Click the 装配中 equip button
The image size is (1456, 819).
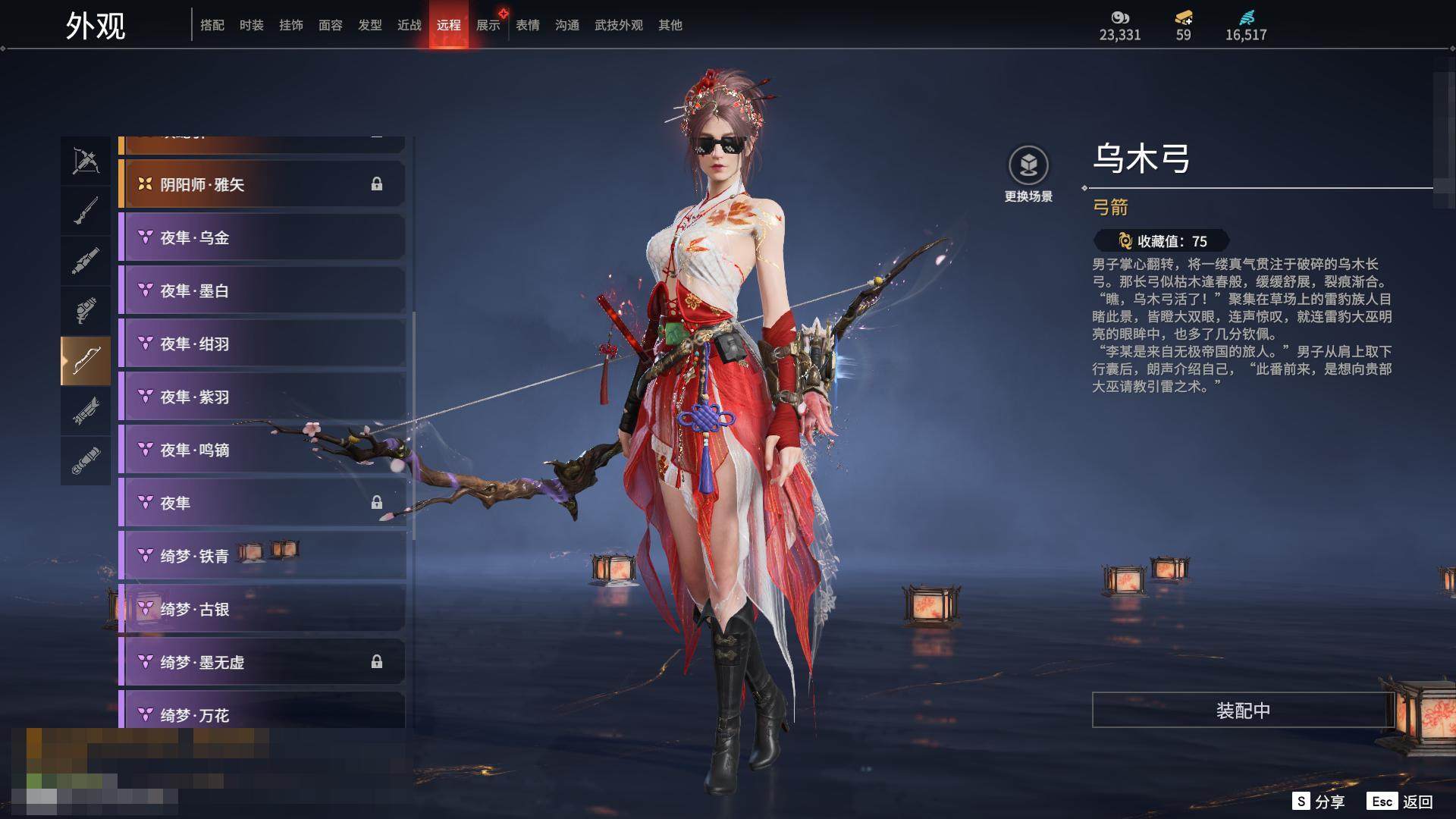click(1242, 710)
